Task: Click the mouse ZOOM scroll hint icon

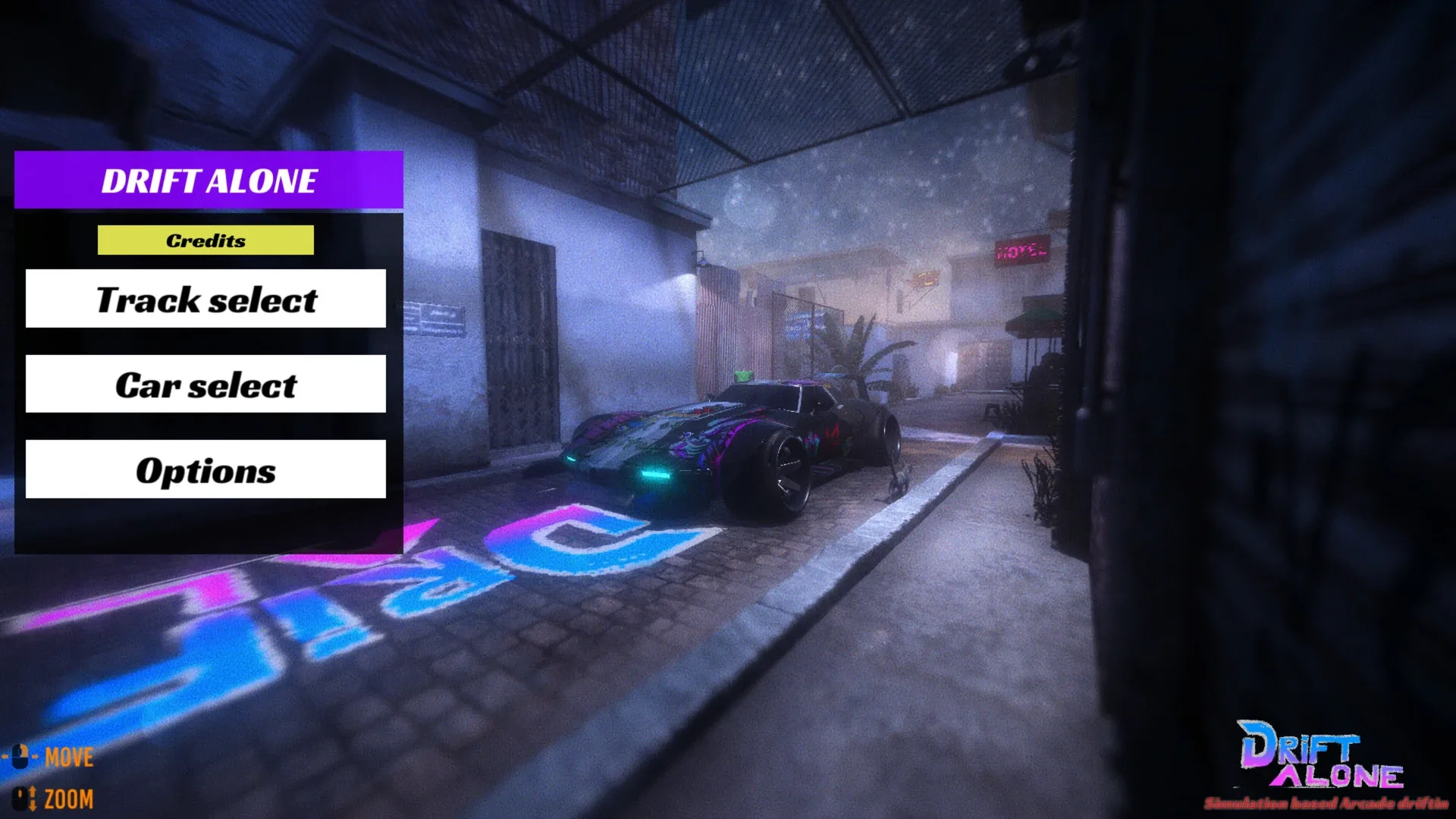Action: click(x=20, y=799)
